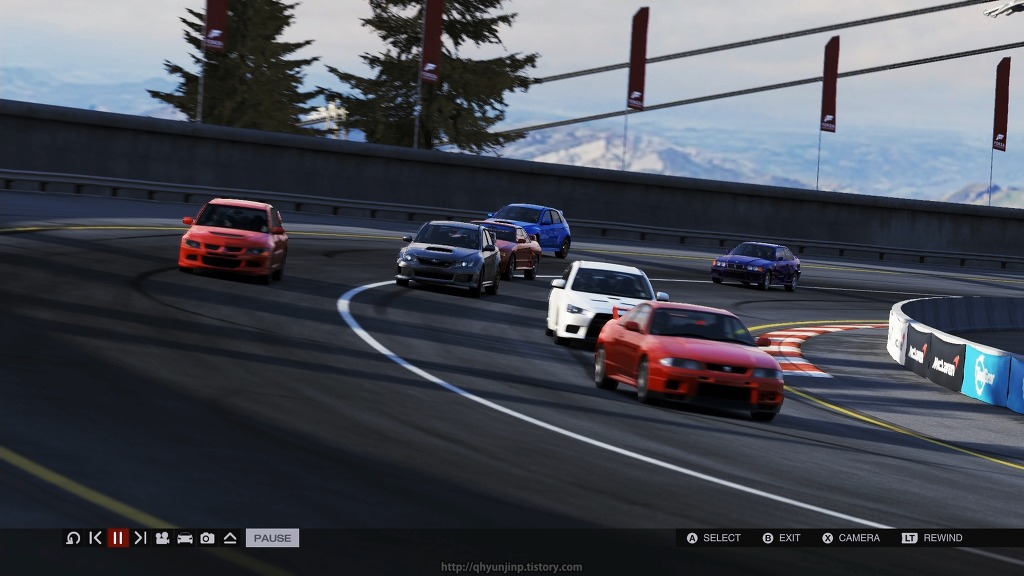Hide the replay controls with the eject icon
1024x576 pixels.
[230, 538]
